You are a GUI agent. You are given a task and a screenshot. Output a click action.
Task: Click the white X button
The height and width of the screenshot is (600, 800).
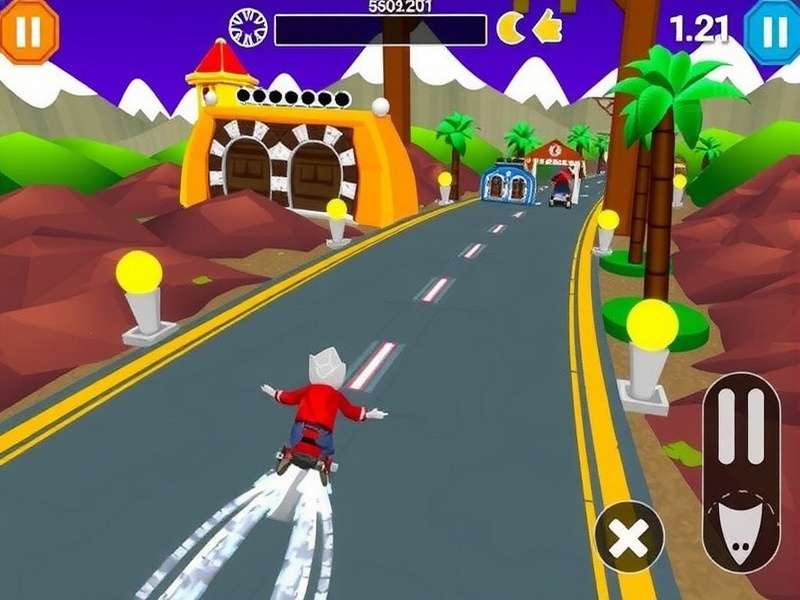point(629,537)
